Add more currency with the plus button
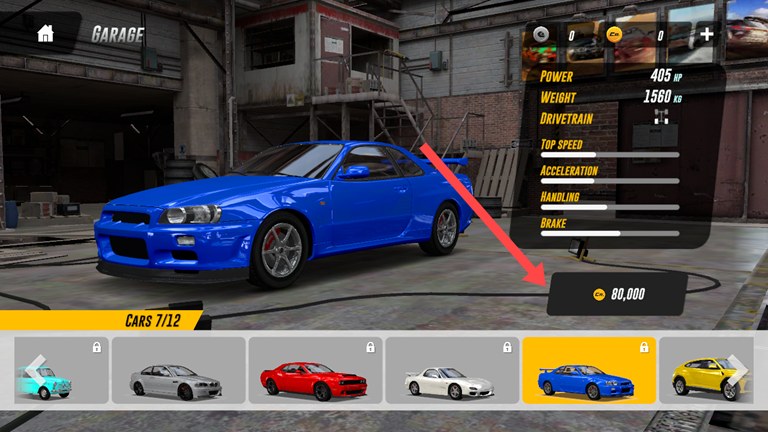The image size is (768, 432). tap(707, 34)
